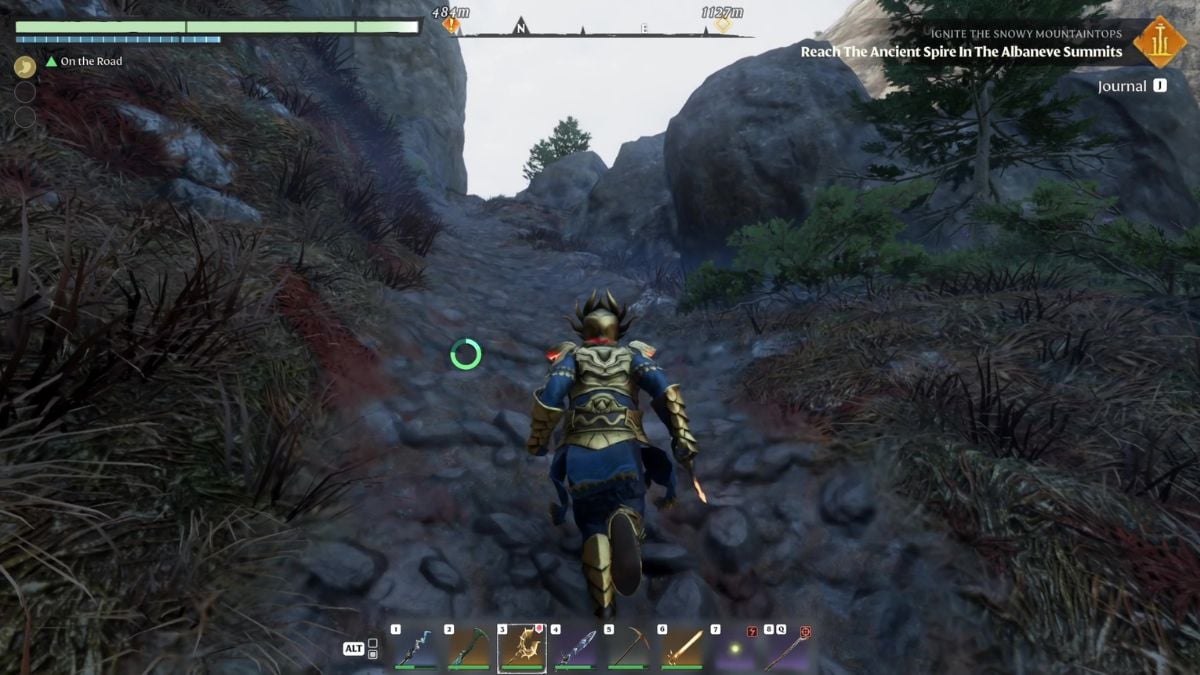The height and width of the screenshot is (675, 1200).
Task: Click the golden spire quest emblem
Action: 1160,41
